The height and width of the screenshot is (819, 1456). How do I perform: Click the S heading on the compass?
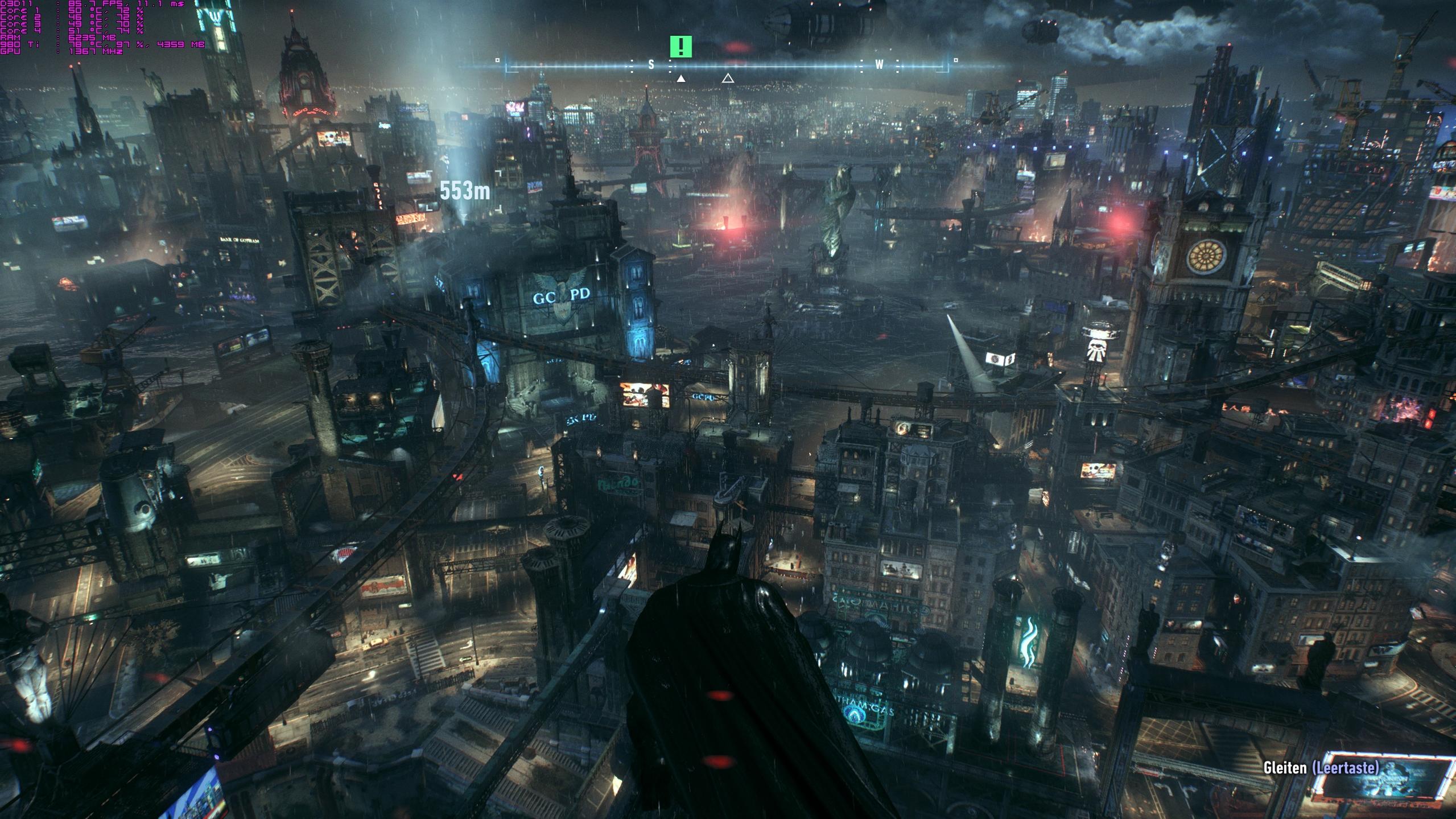point(651,65)
